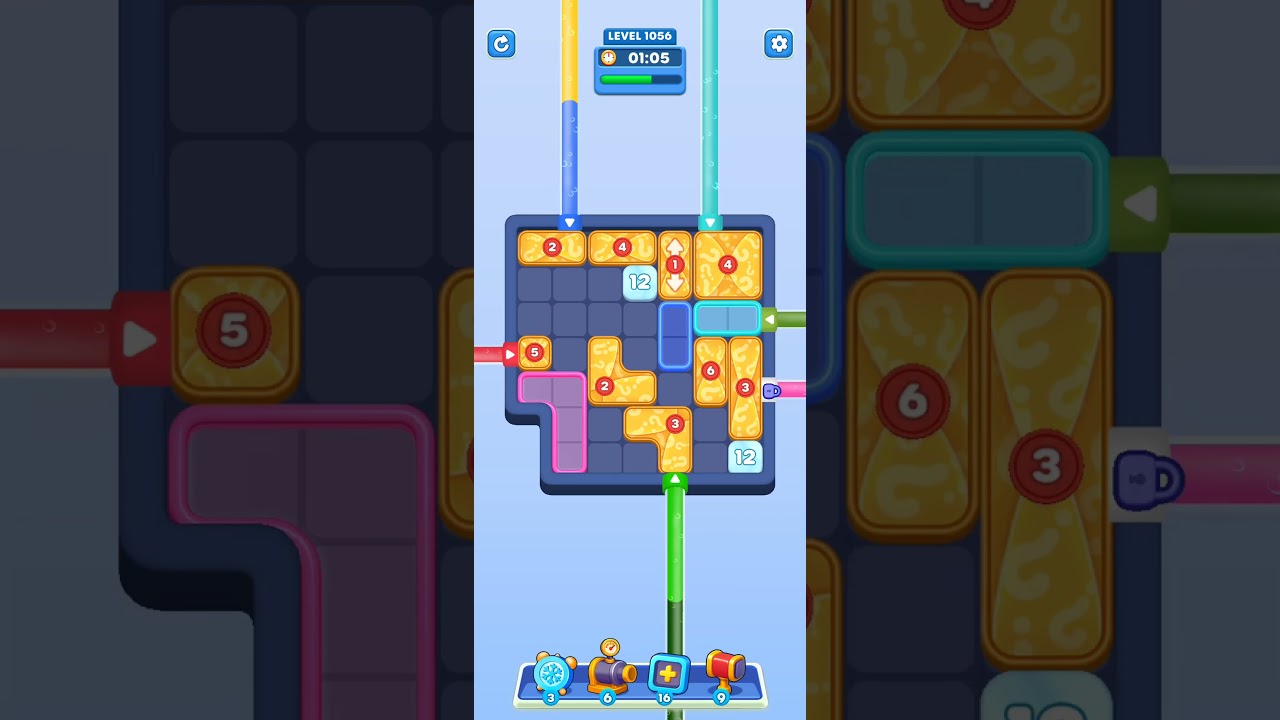The height and width of the screenshot is (720, 1280).
Task: Tap the block with up-down arrows numbered 1
Action: (x=675, y=263)
